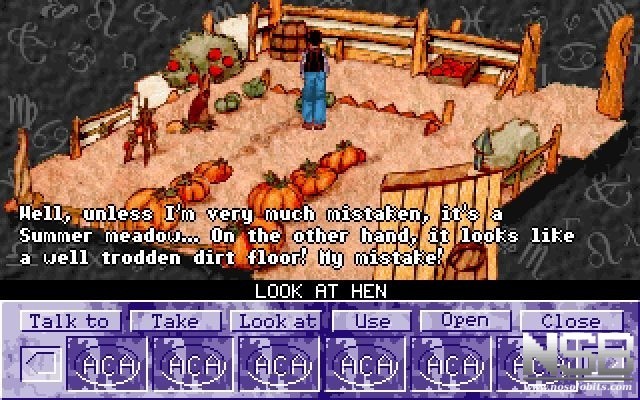Select the Talk to verb

69,321
